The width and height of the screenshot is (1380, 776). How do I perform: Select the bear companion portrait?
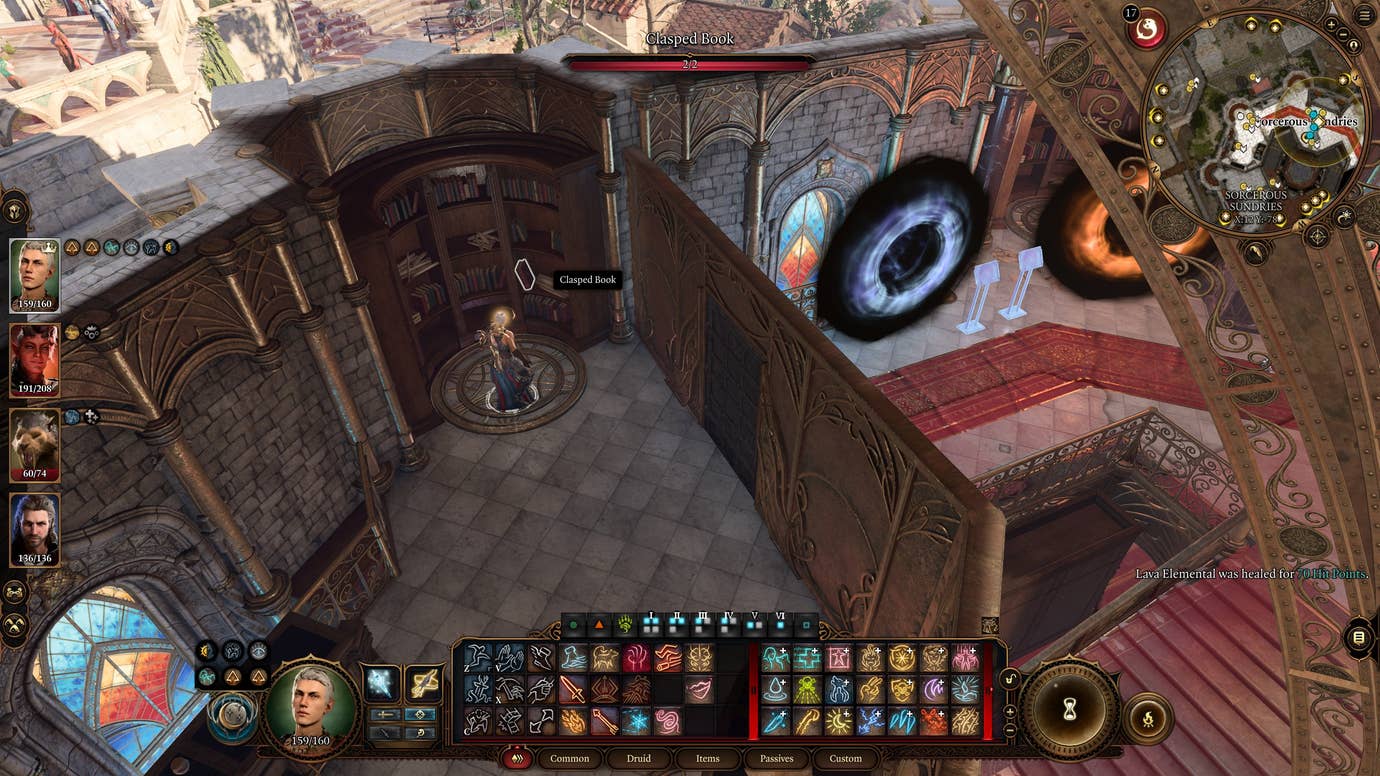(34, 445)
